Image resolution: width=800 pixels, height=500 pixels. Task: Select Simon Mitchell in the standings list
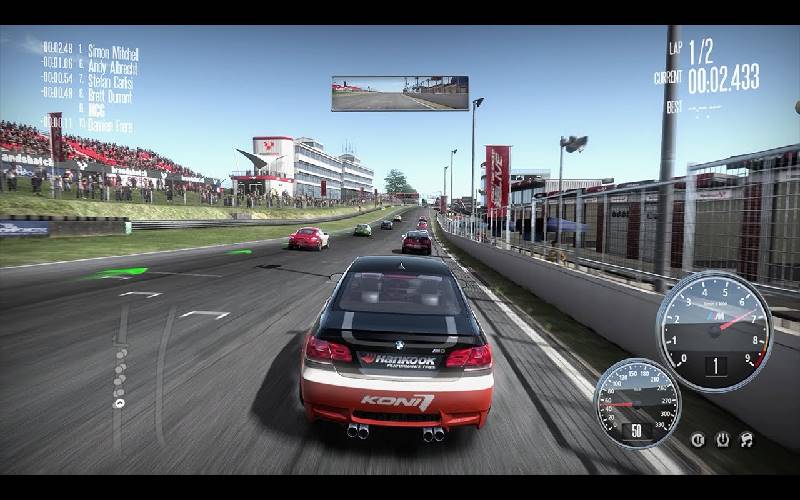click(x=111, y=52)
